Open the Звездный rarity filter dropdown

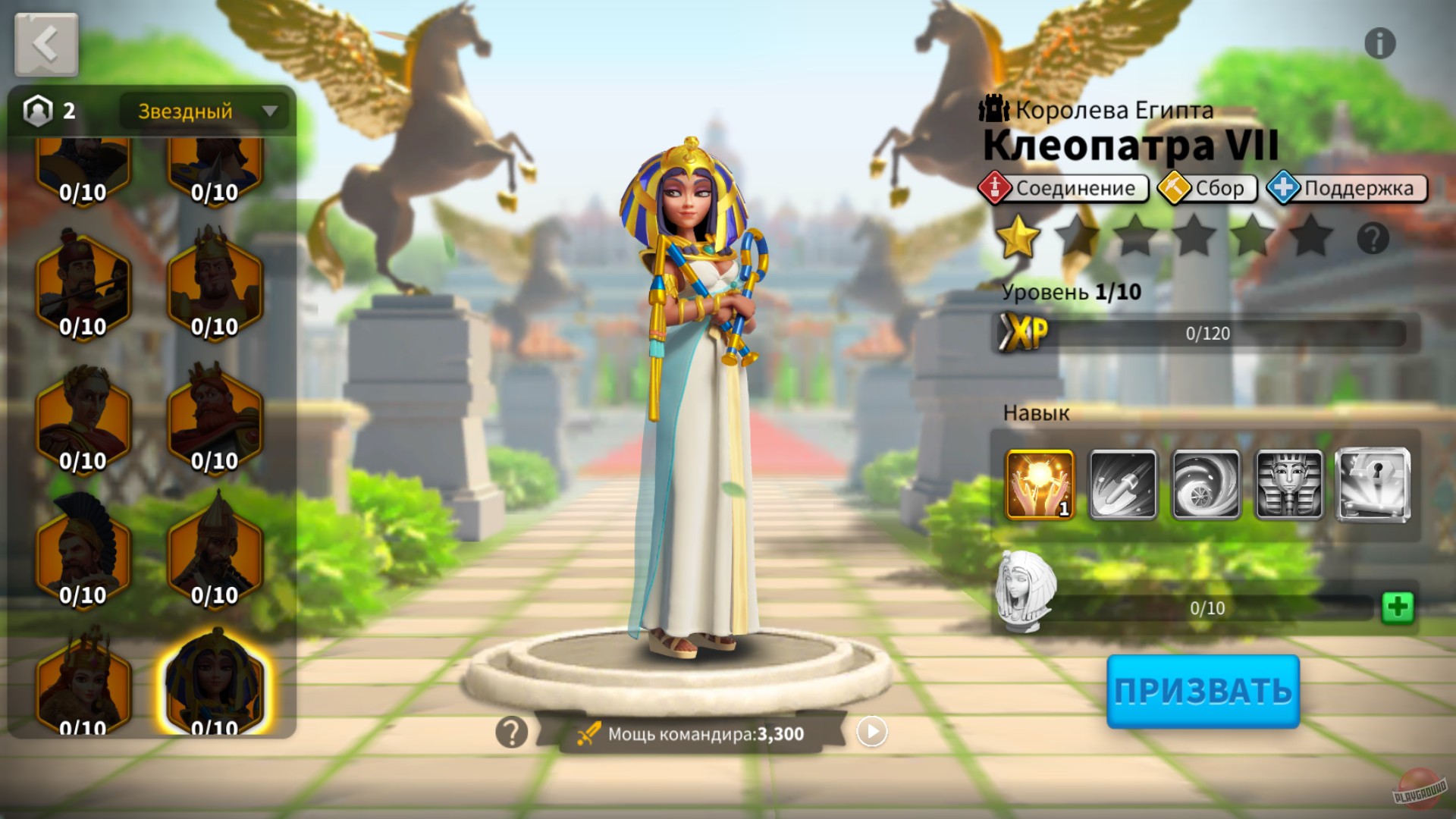203,111
